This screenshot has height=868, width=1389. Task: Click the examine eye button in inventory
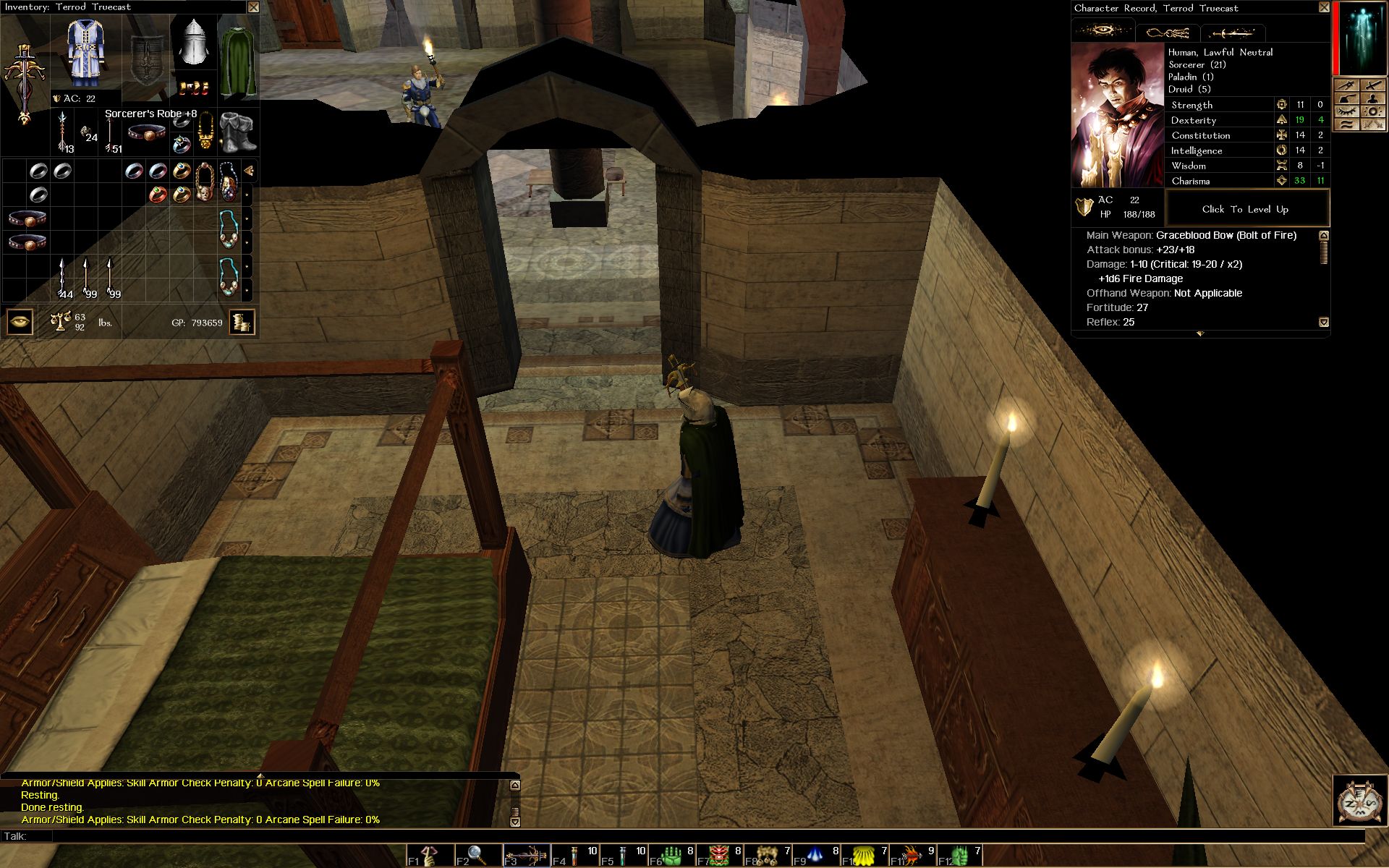click(x=20, y=322)
